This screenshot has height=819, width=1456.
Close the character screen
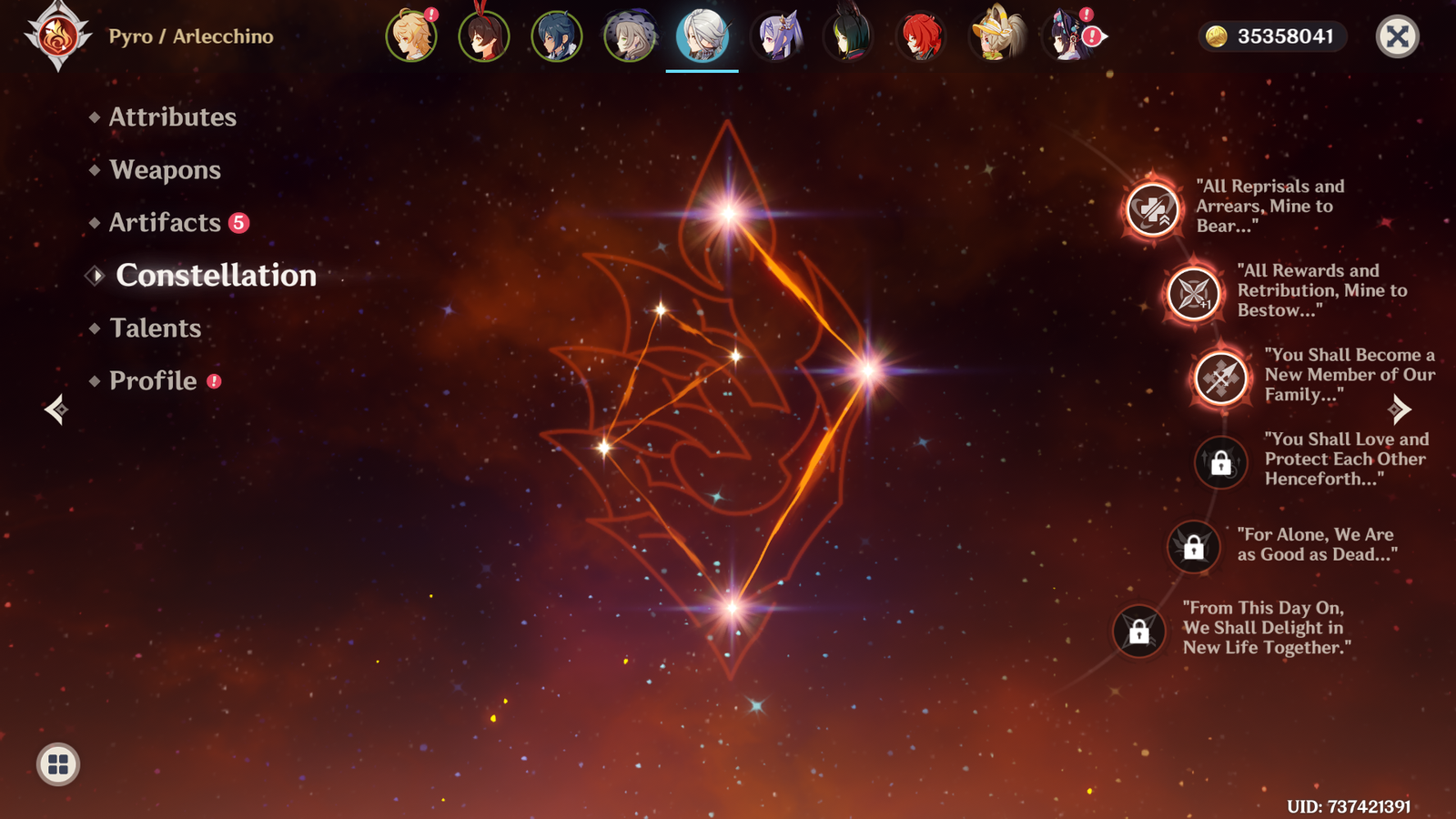pyautogui.click(x=1397, y=37)
